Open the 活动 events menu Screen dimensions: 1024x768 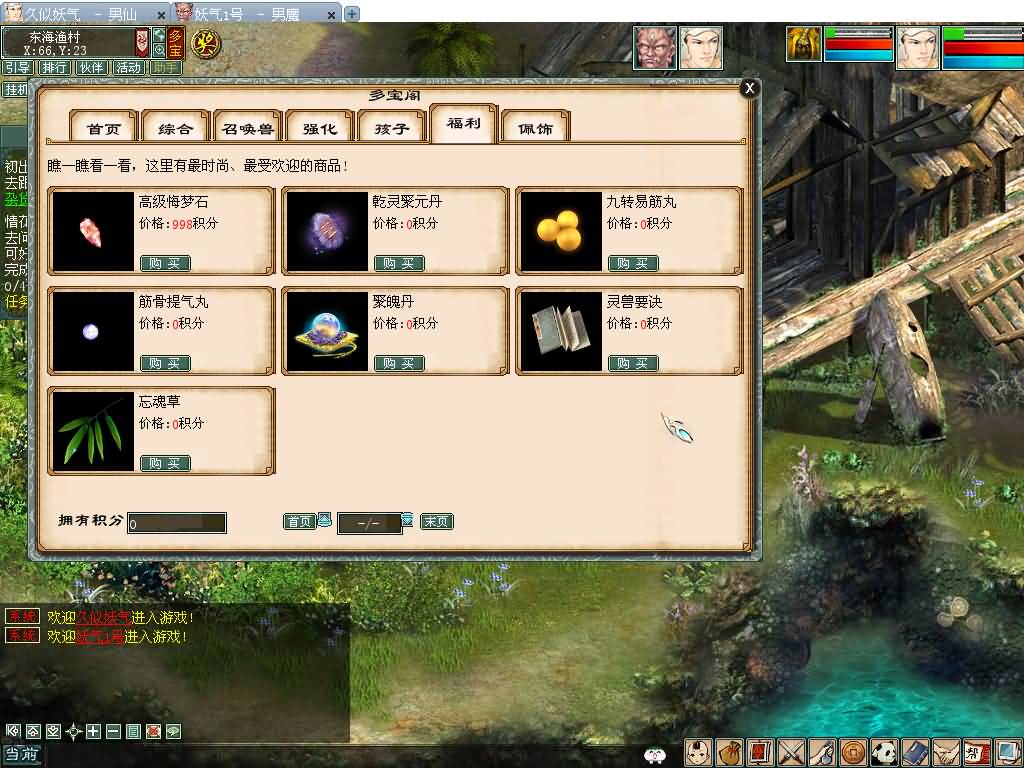point(128,68)
